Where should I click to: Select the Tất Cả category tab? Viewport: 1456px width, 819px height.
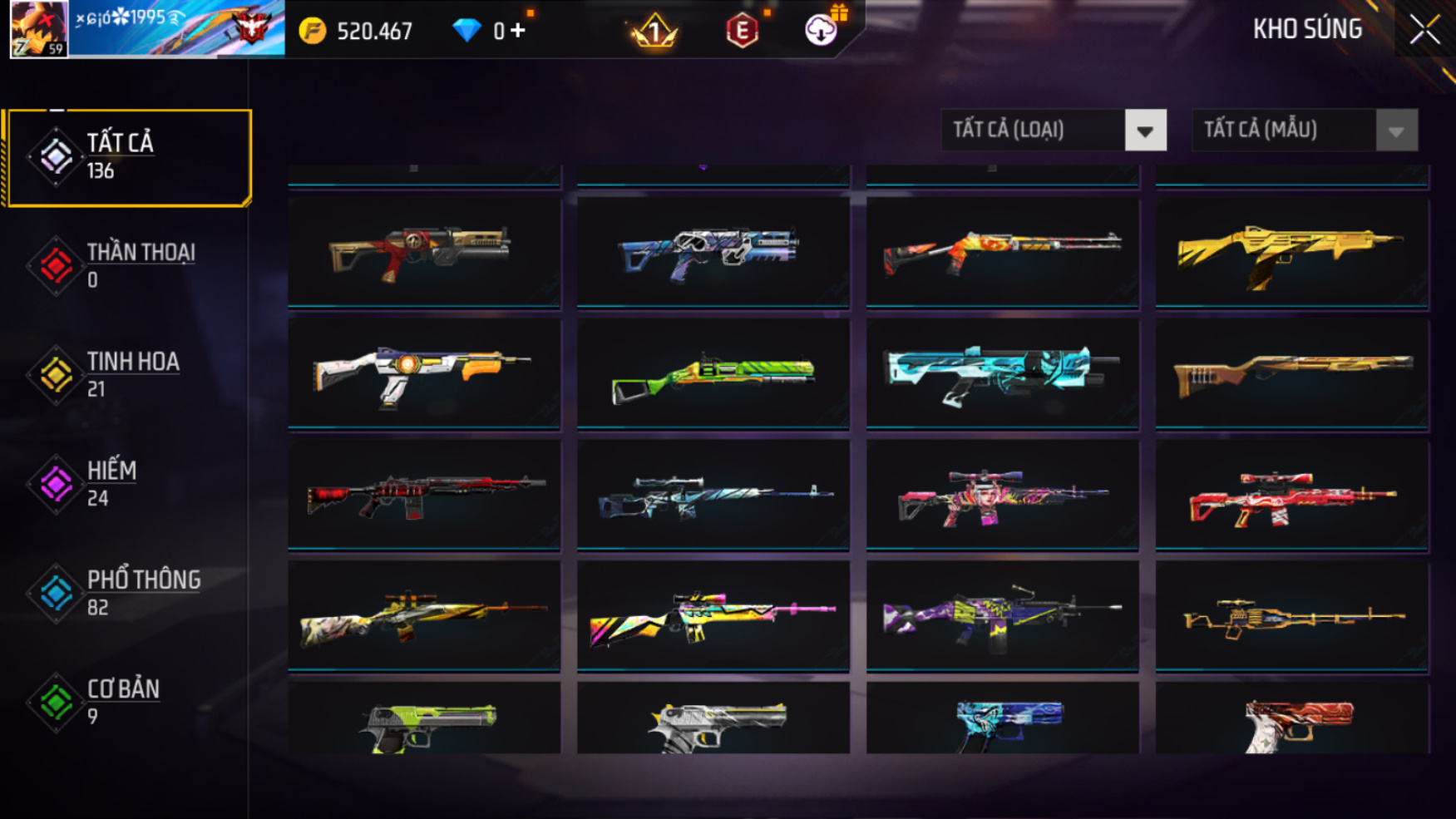point(129,157)
